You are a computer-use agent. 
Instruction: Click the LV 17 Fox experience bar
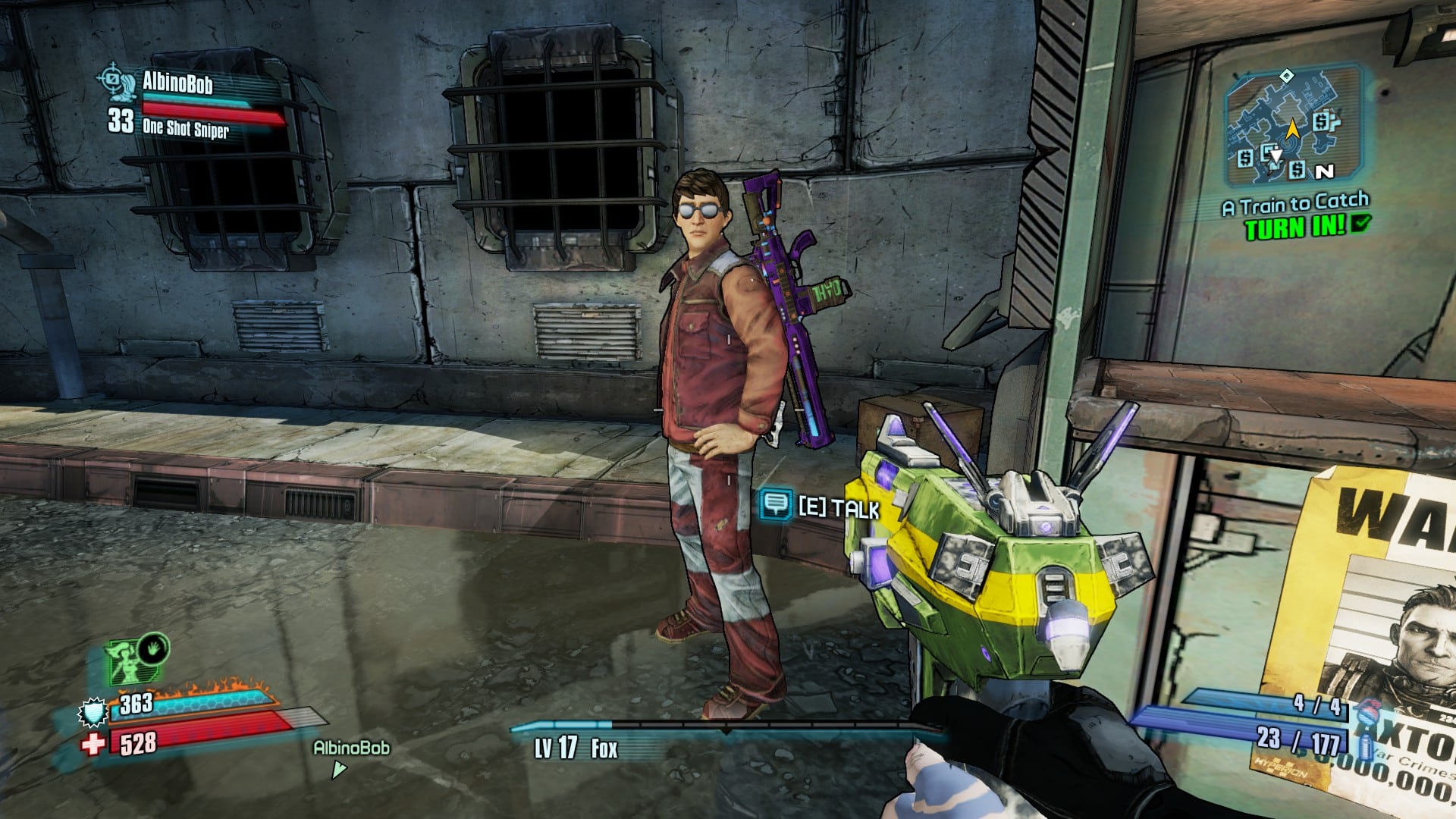(576, 746)
